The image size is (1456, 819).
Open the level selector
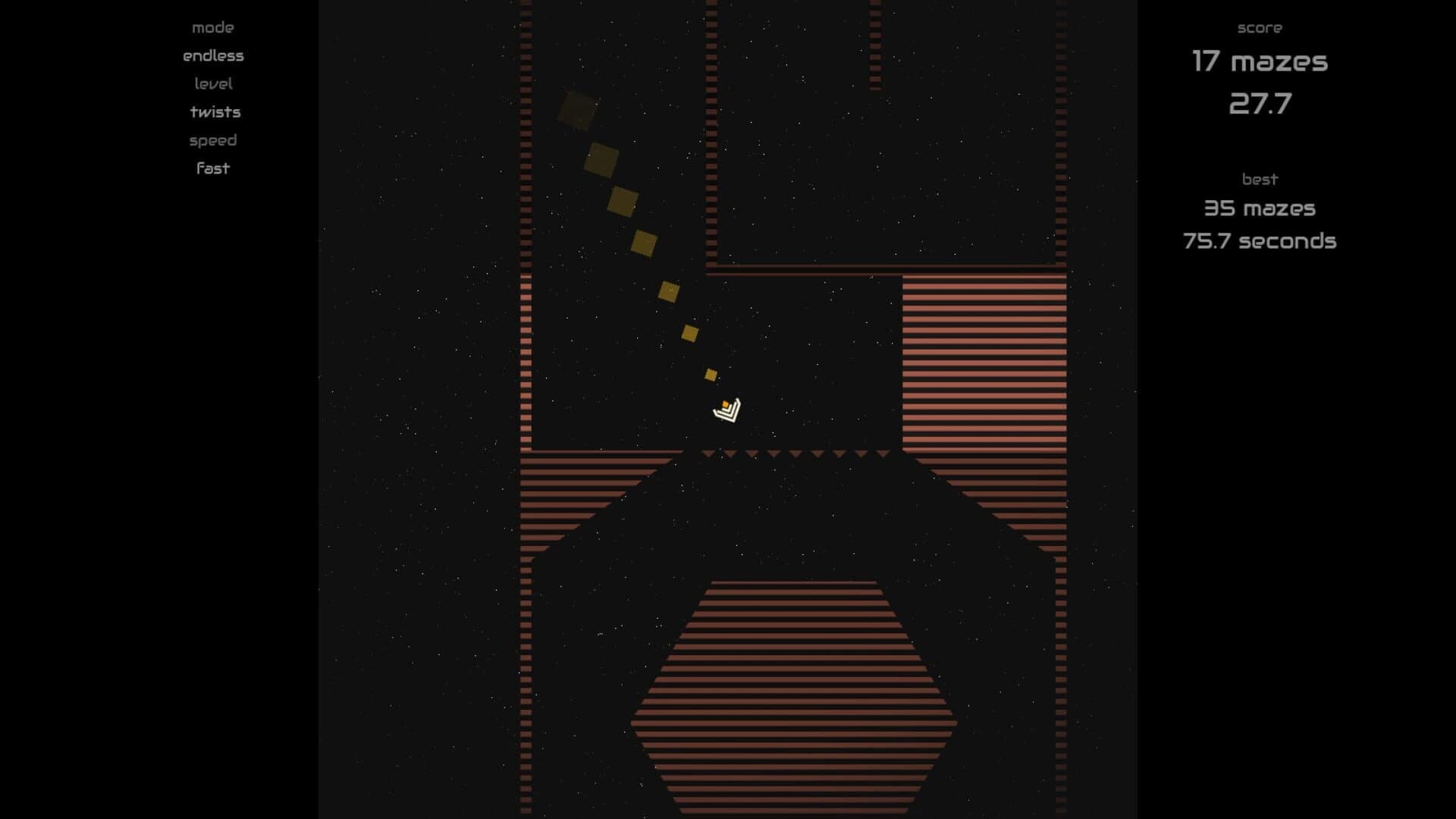click(x=213, y=83)
